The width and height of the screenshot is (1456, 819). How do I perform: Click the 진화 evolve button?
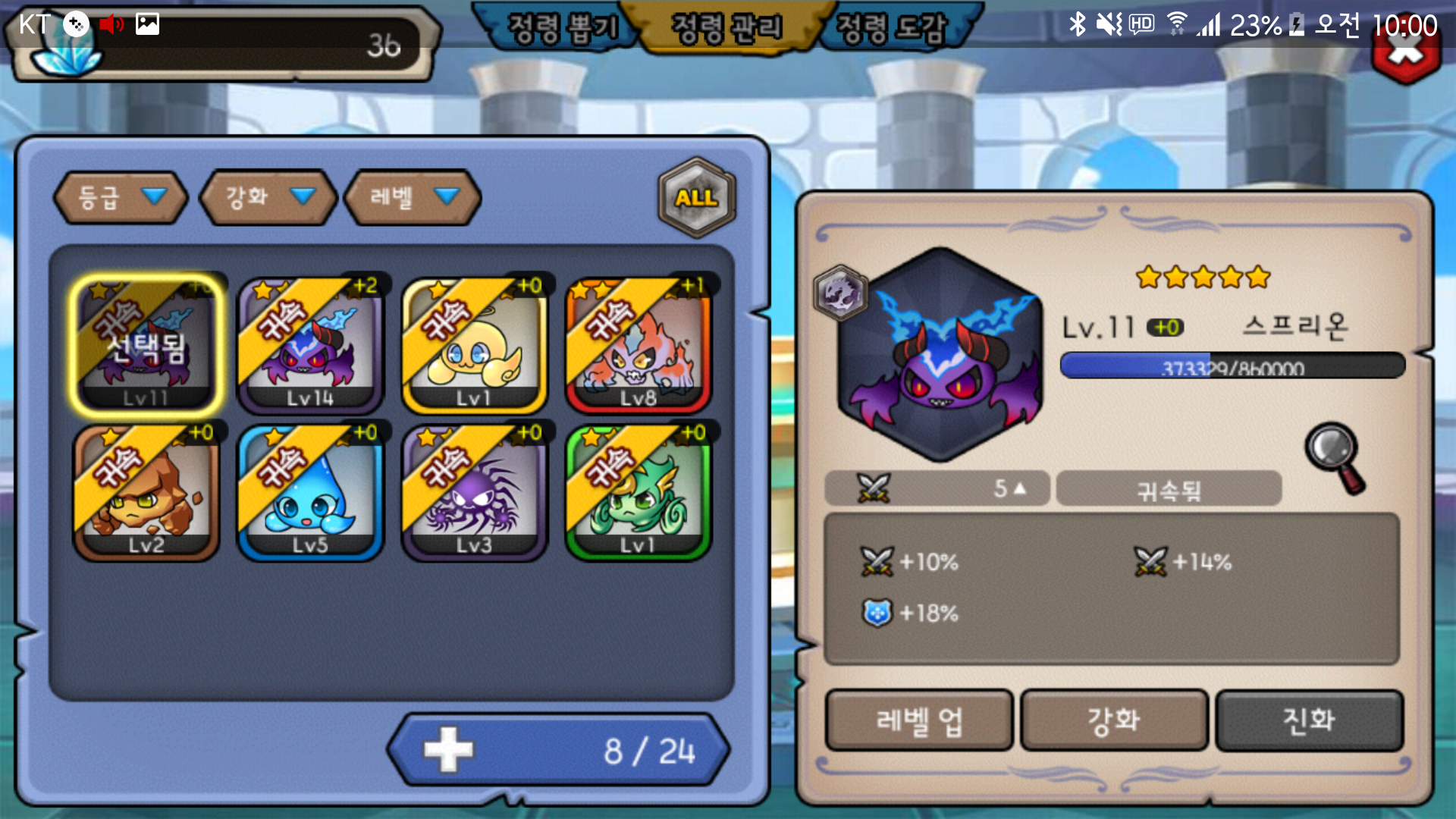[x=1309, y=720]
